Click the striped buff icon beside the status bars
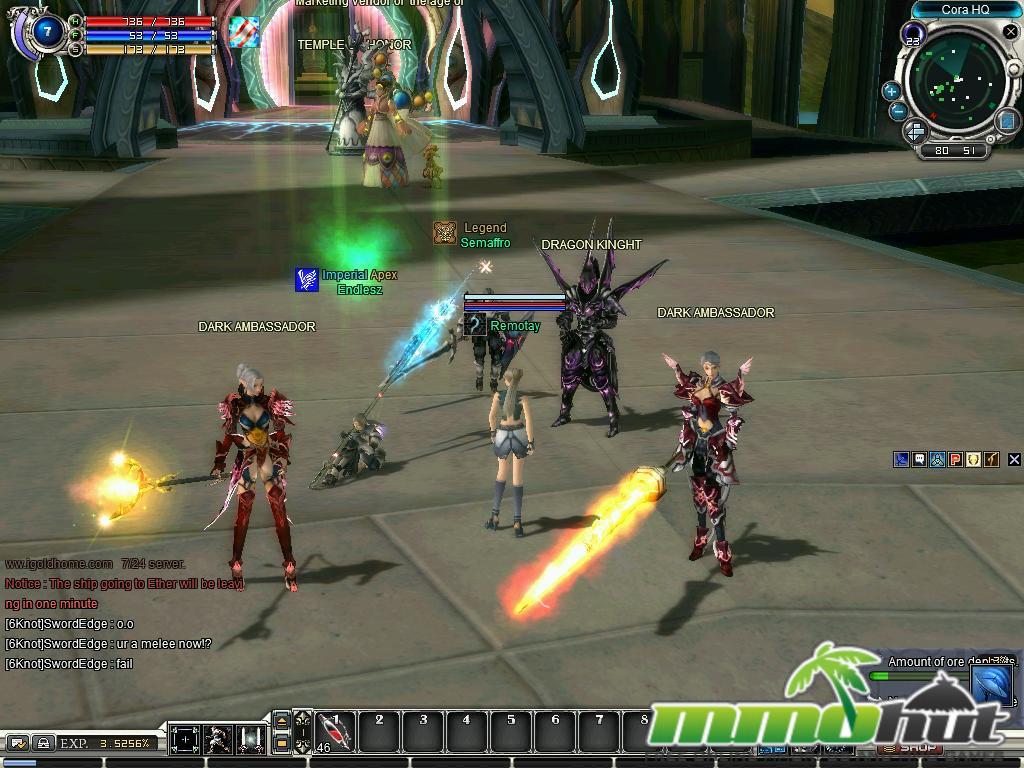1024x768 pixels. click(x=243, y=31)
